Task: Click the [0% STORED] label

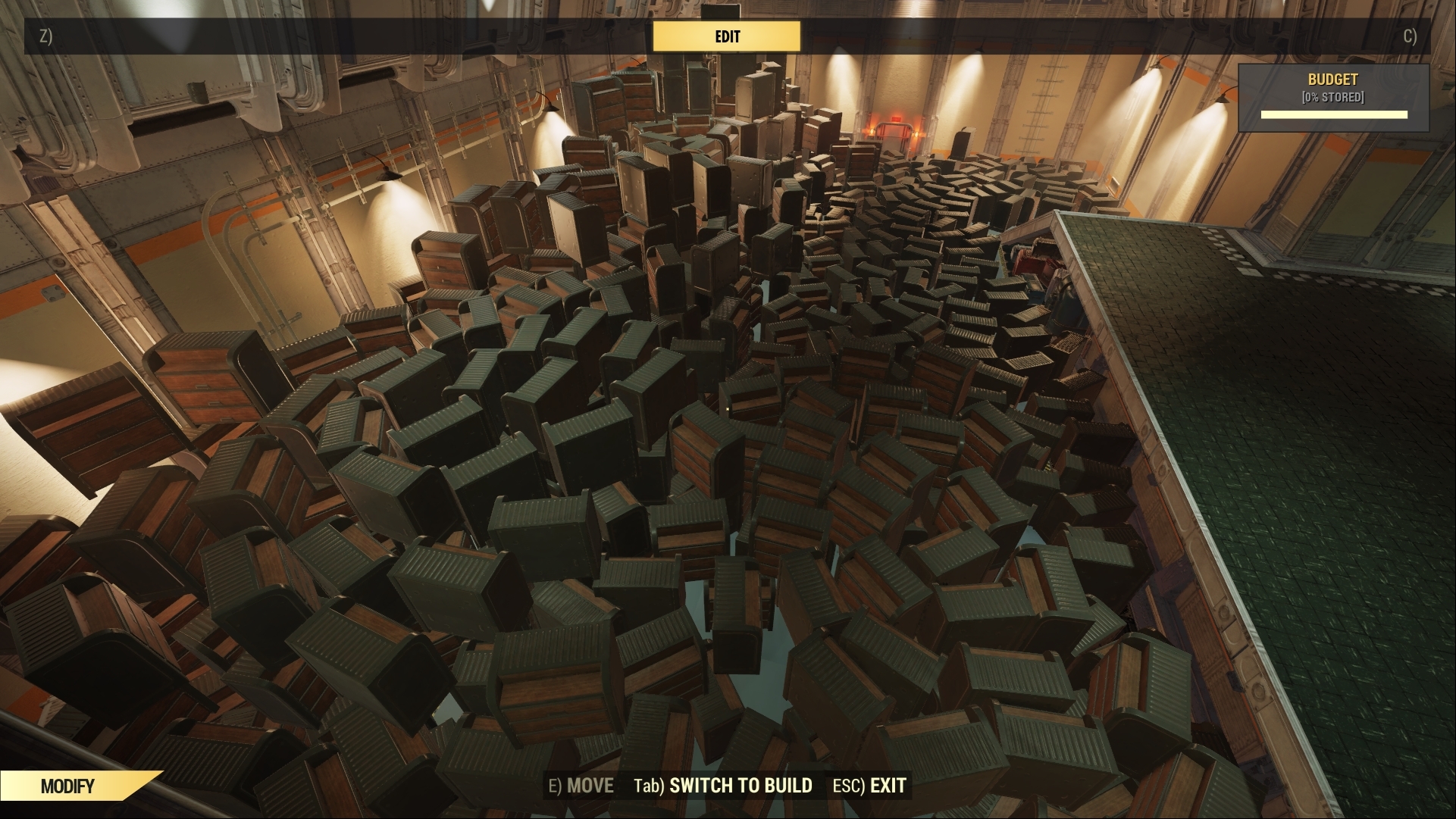Action: [1333, 95]
